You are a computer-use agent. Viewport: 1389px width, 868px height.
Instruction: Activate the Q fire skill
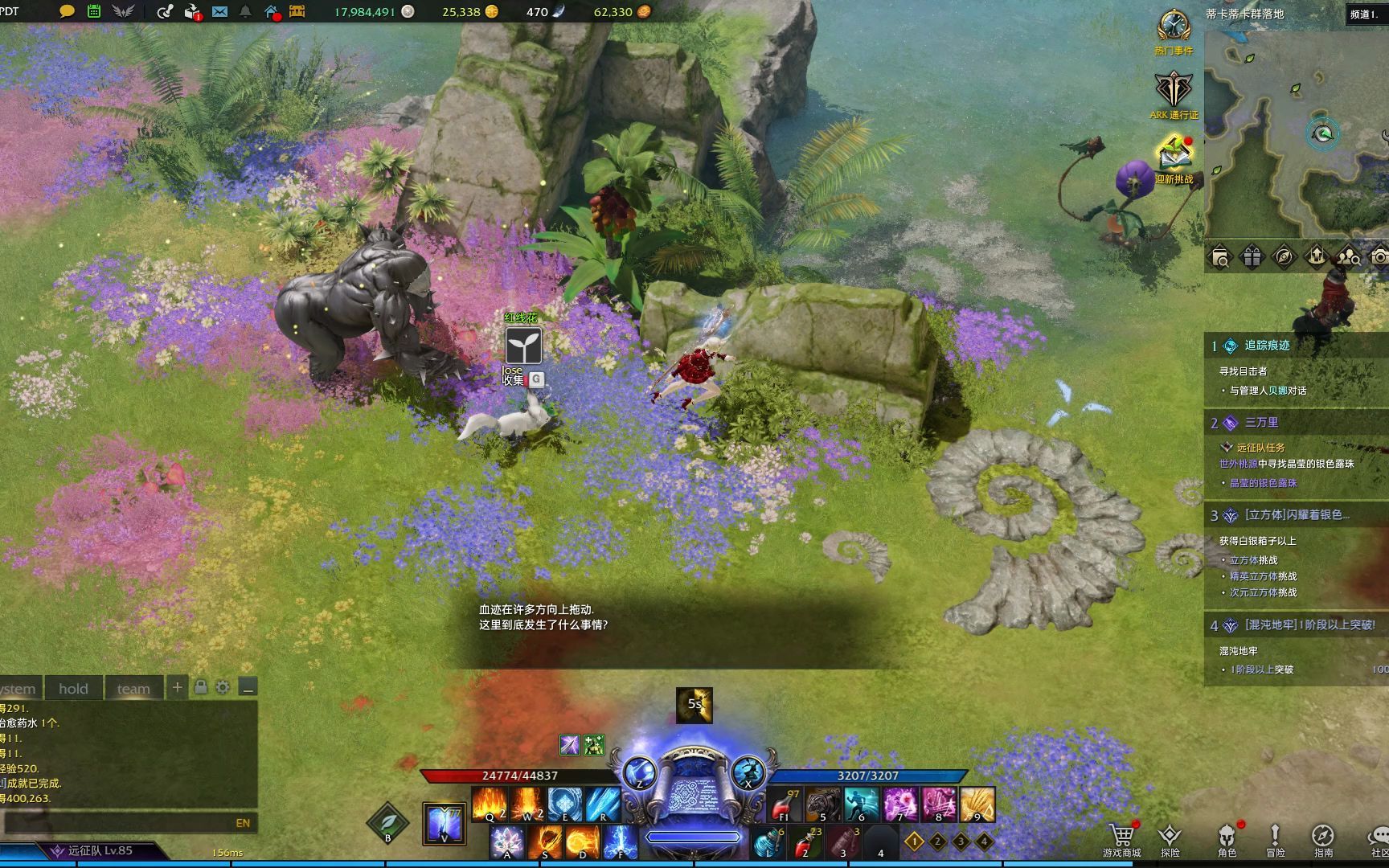click(x=489, y=804)
